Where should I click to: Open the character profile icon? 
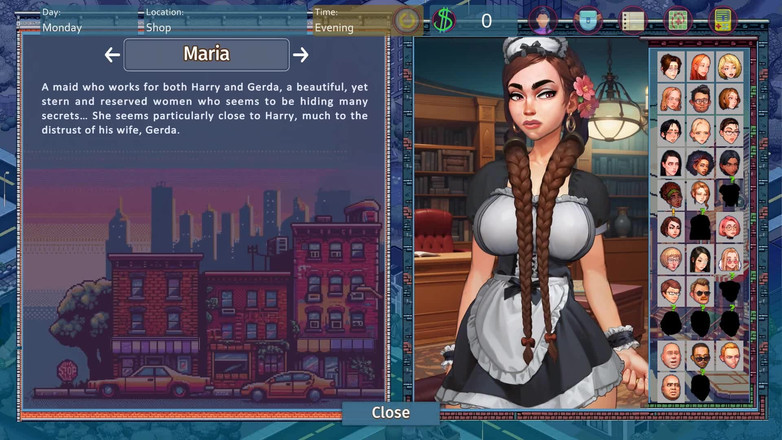coord(543,19)
